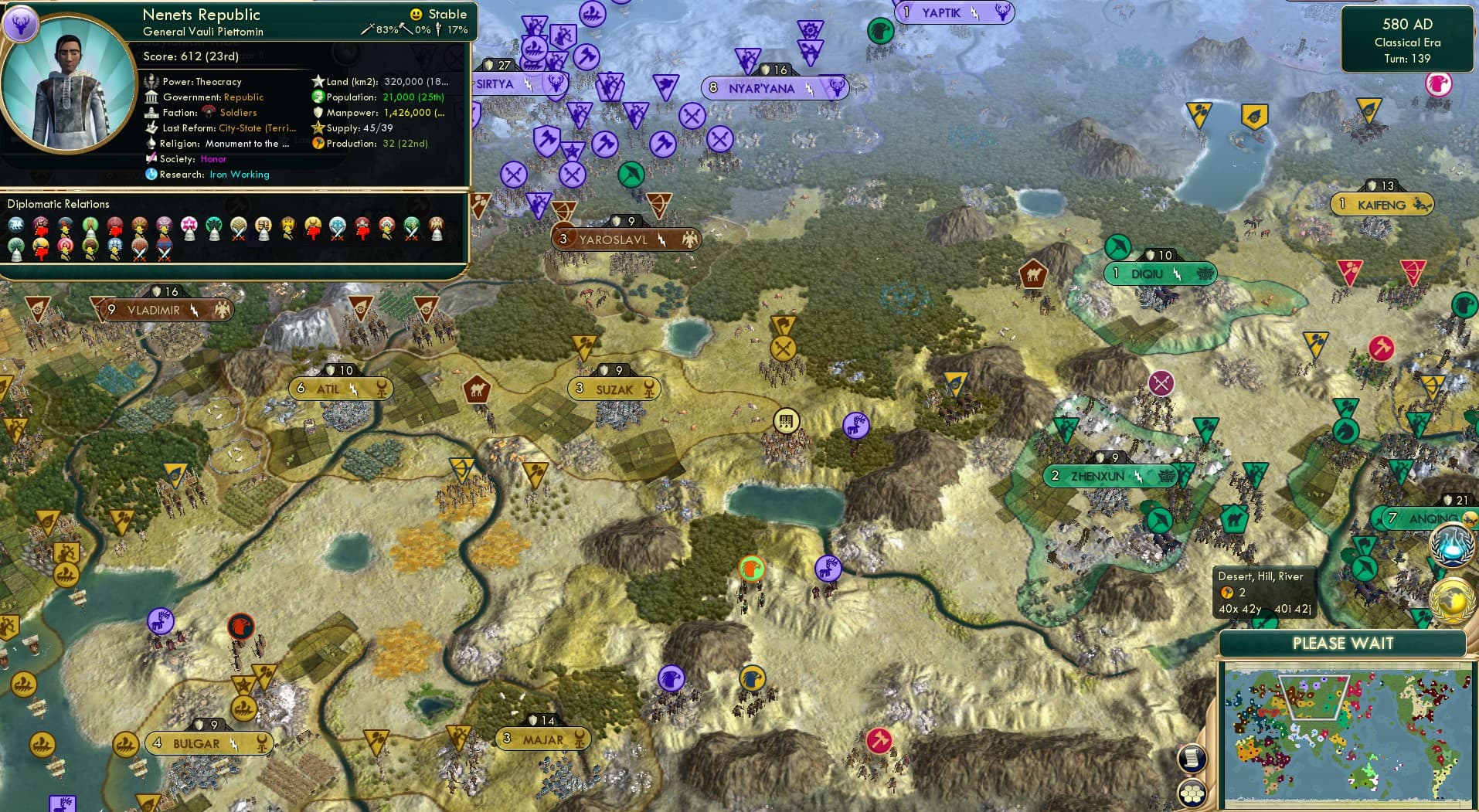Select the purple deer Nenets emblem icon
The image size is (1479, 812).
tap(23, 25)
